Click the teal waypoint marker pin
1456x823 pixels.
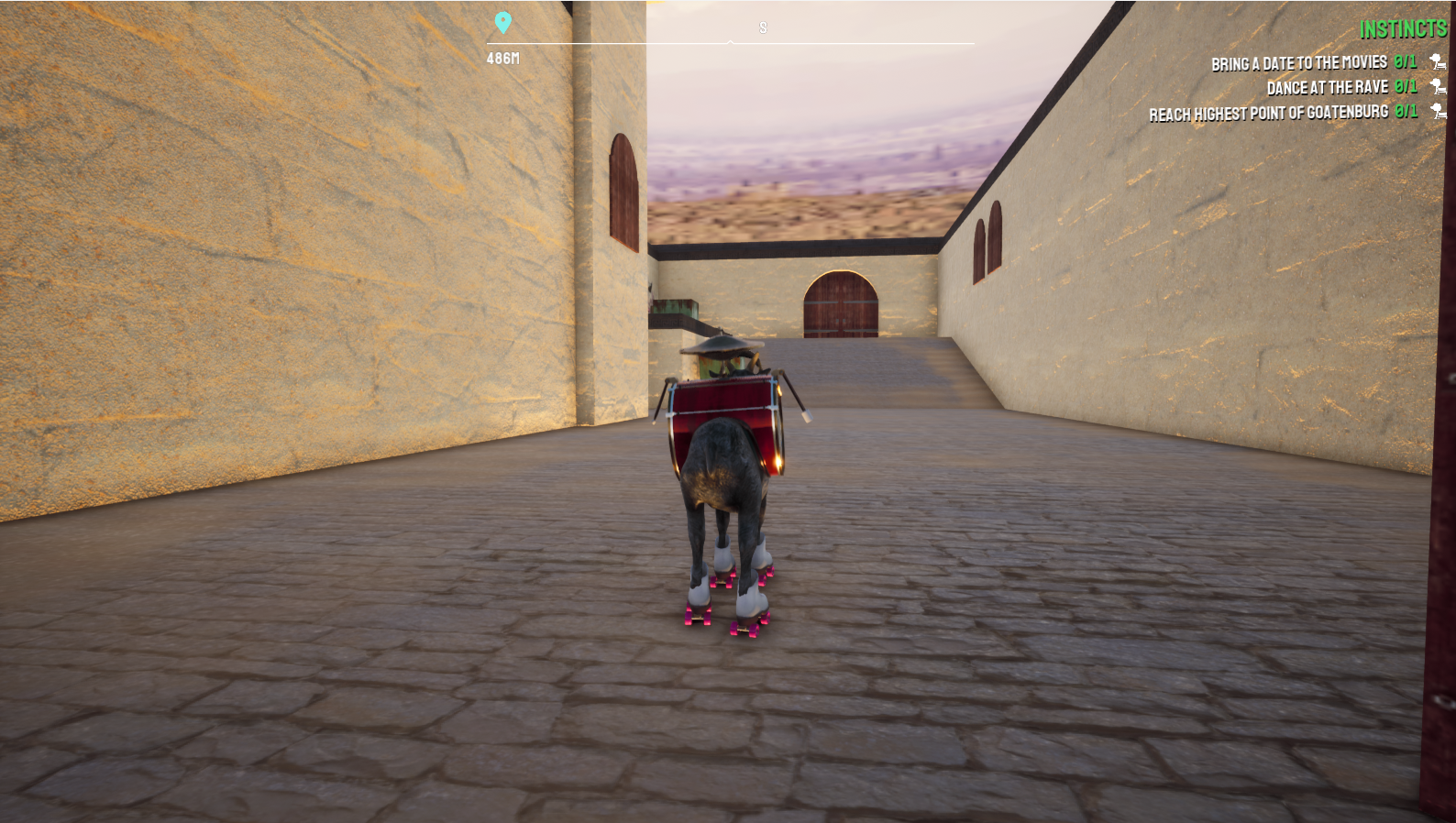coord(502,20)
